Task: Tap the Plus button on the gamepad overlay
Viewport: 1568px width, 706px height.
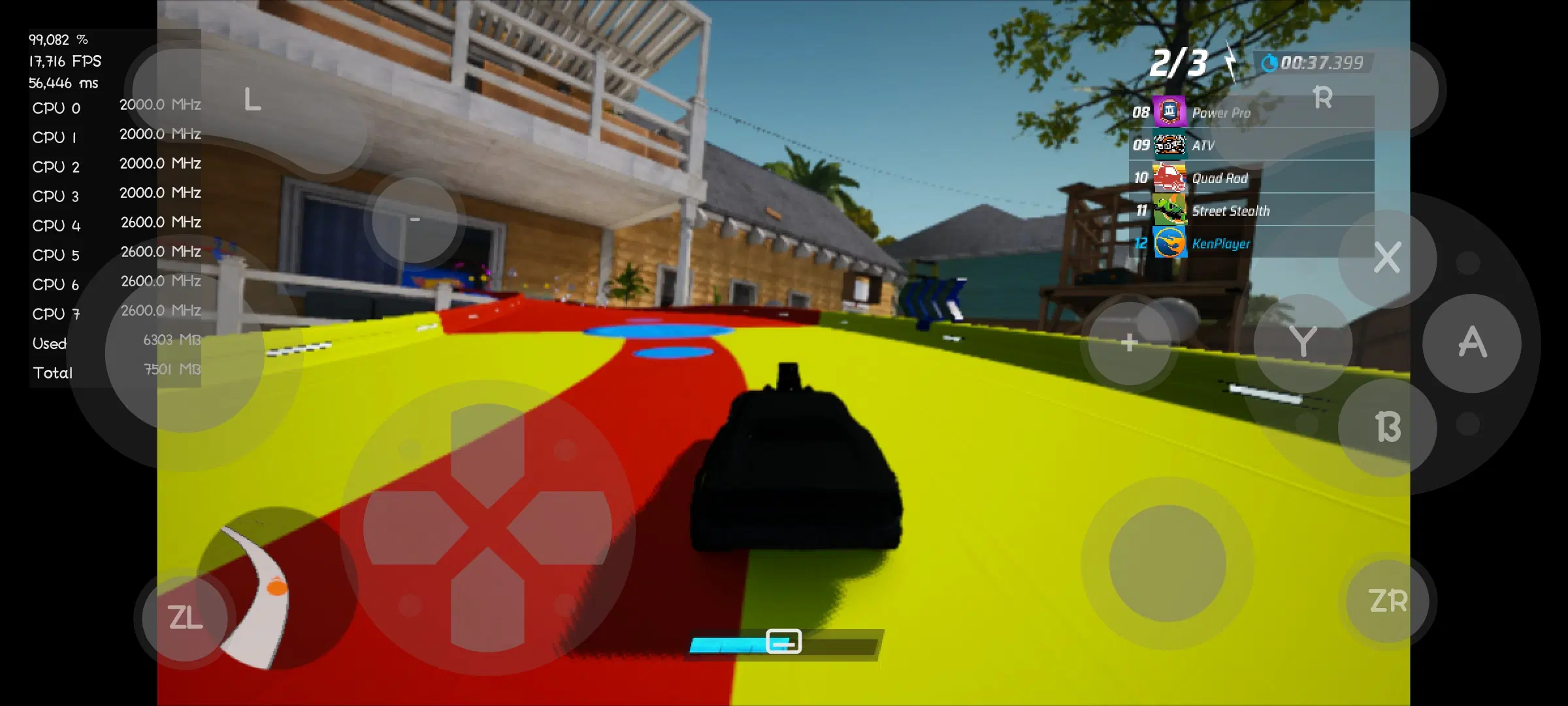Action: [x=1130, y=343]
